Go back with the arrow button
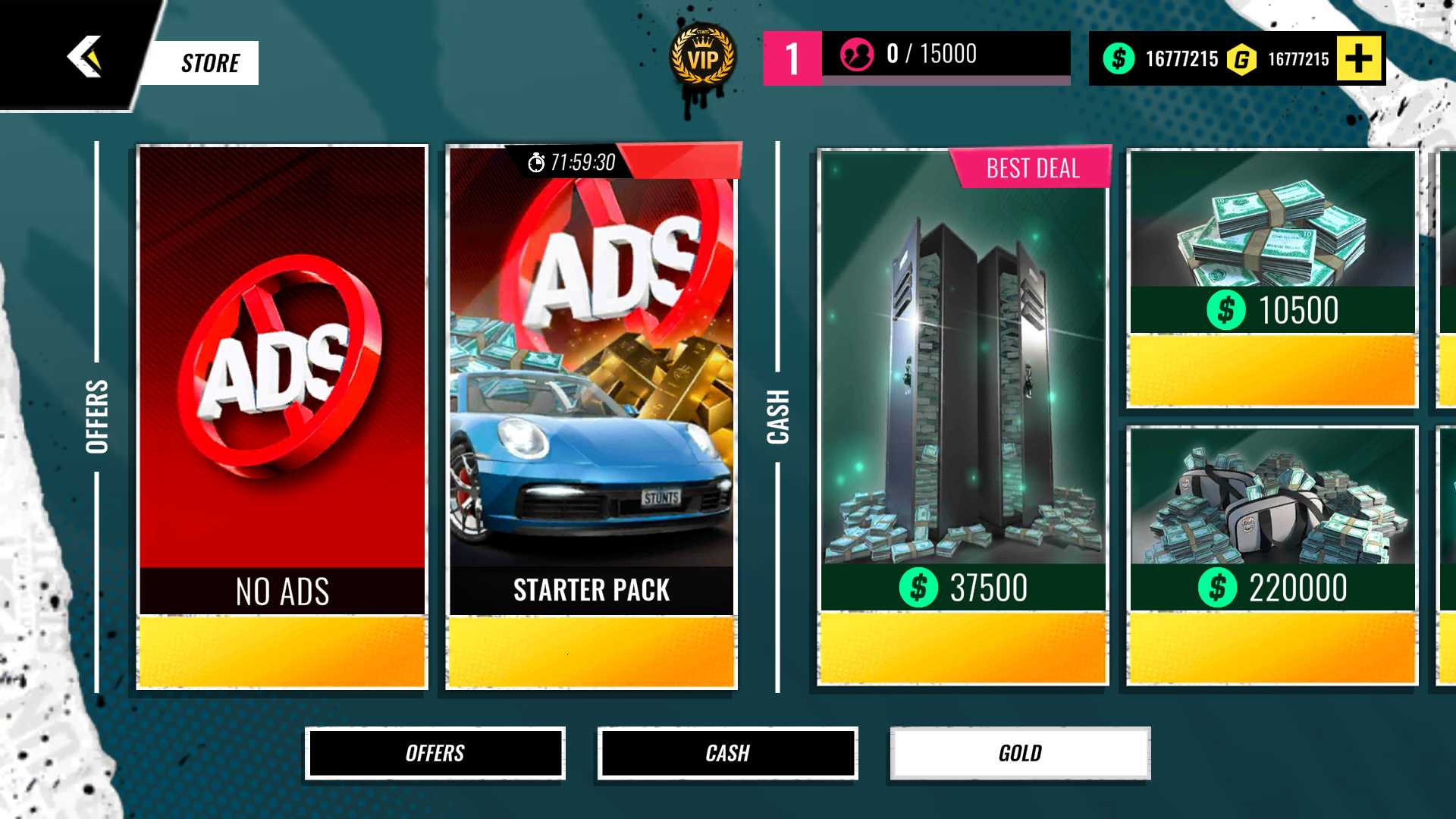 [84, 57]
